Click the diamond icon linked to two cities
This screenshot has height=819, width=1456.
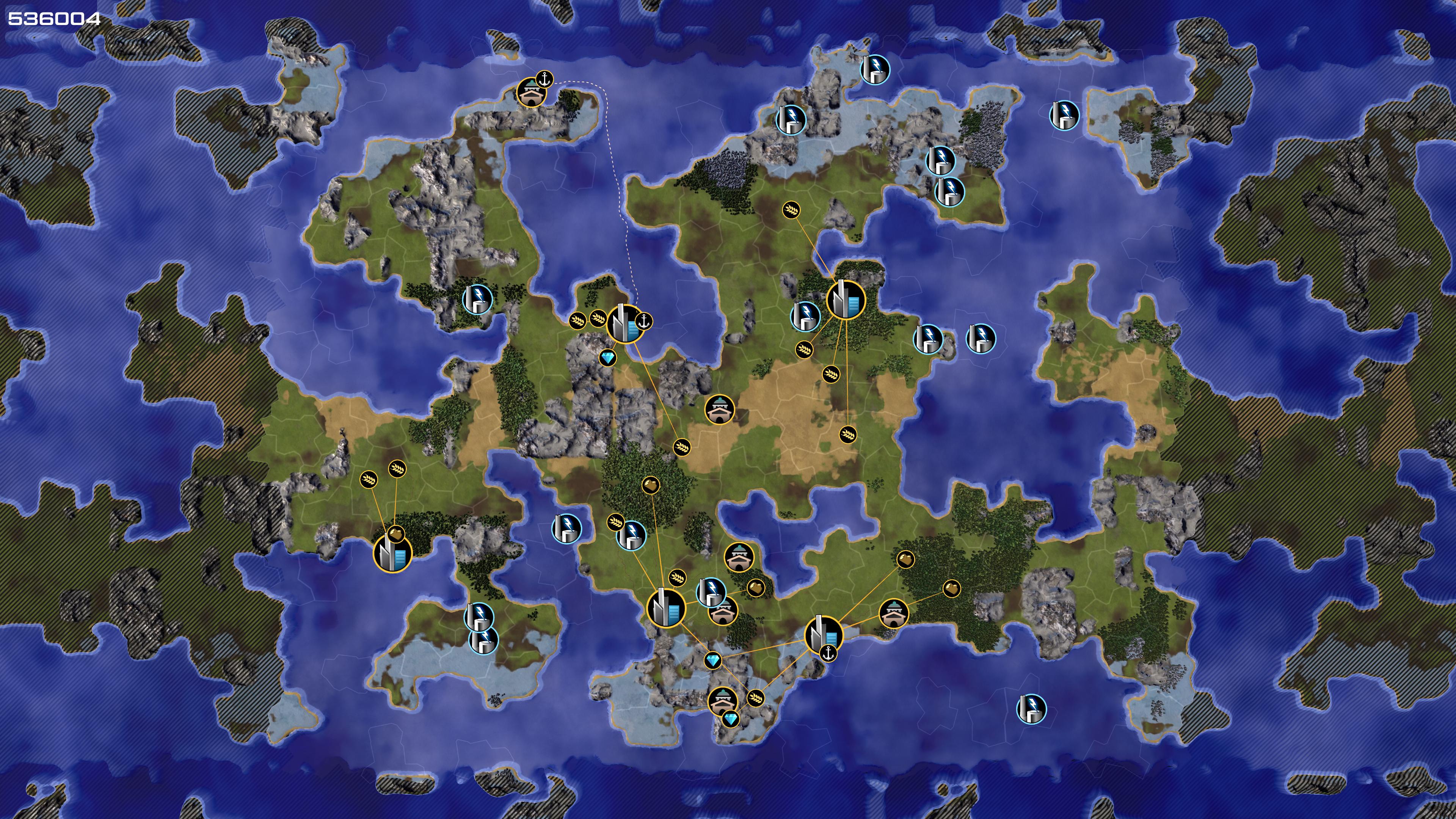coord(713,660)
